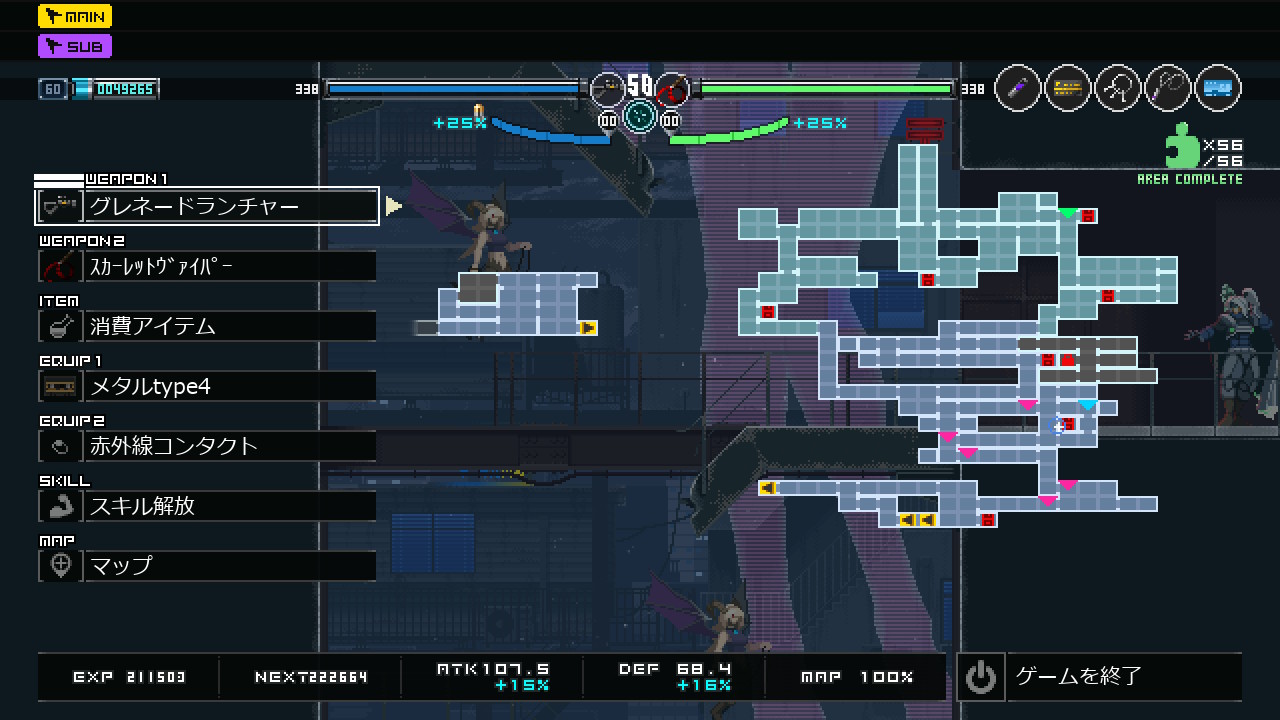Select the cyan marker on the map
This screenshot has height=720, width=1280.
coord(1088,405)
